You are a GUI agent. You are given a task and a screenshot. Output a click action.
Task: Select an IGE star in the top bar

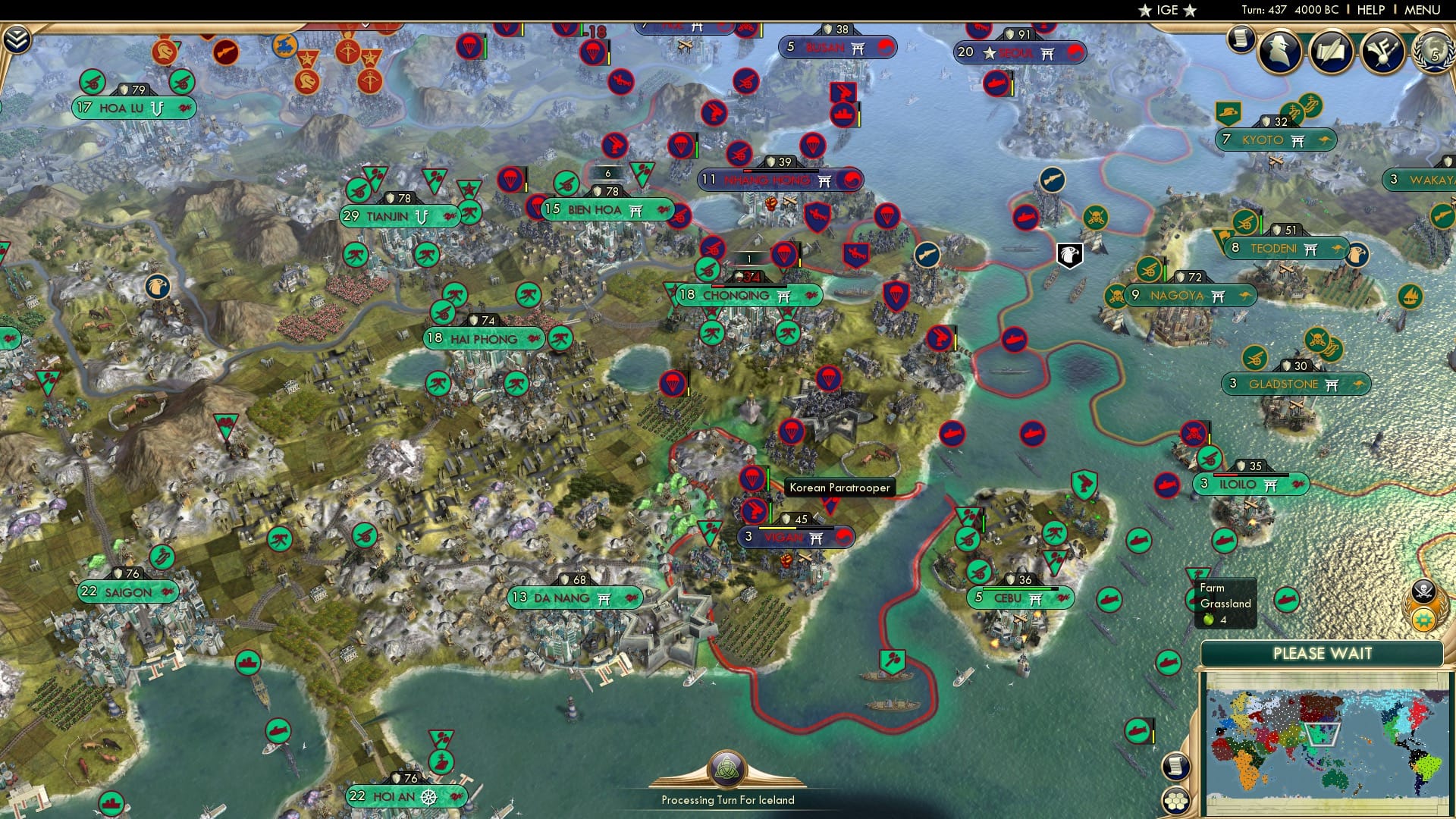[1144, 10]
